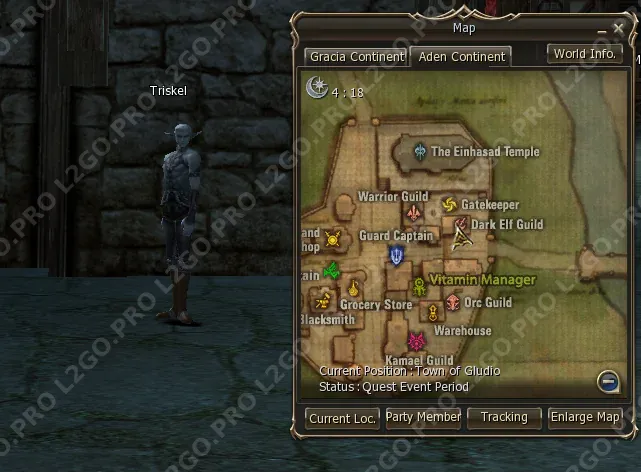This screenshot has height=472, width=641.
Task: Click the Enlarge Map button
Action: [x=585, y=417]
